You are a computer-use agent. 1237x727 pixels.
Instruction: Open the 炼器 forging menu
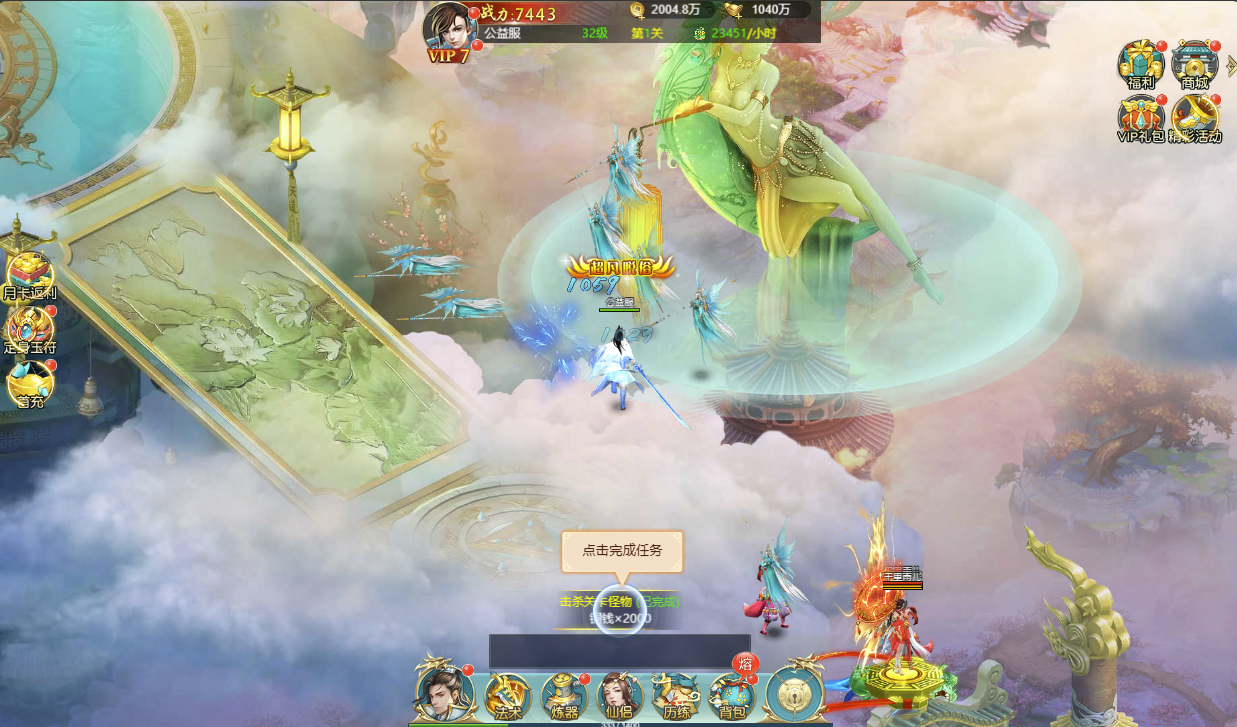point(564,695)
